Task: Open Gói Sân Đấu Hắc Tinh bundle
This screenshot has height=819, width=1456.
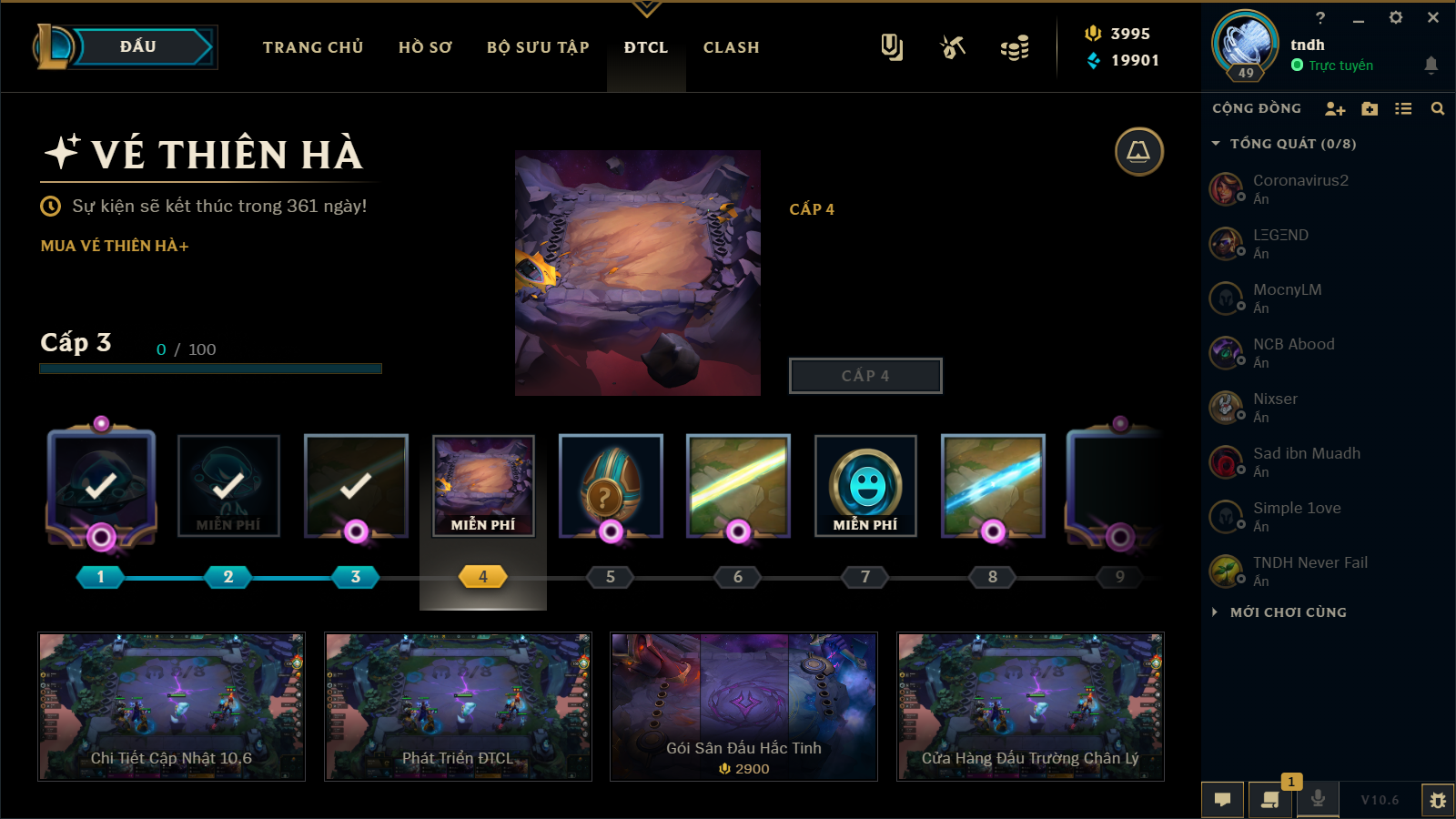Action: click(743, 707)
